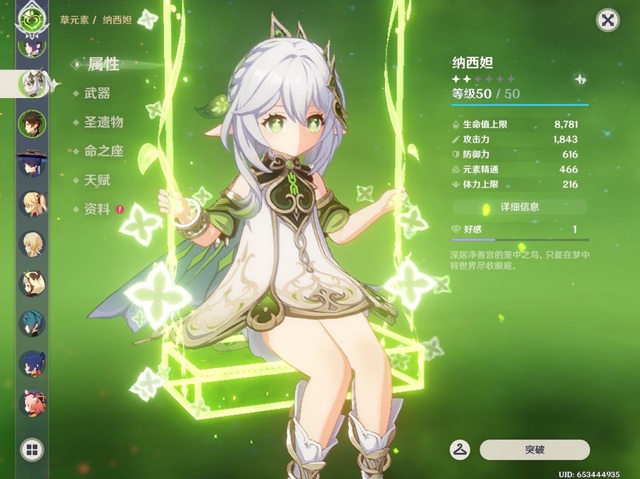Open the 属性 attributes tab

(x=103, y=64)
